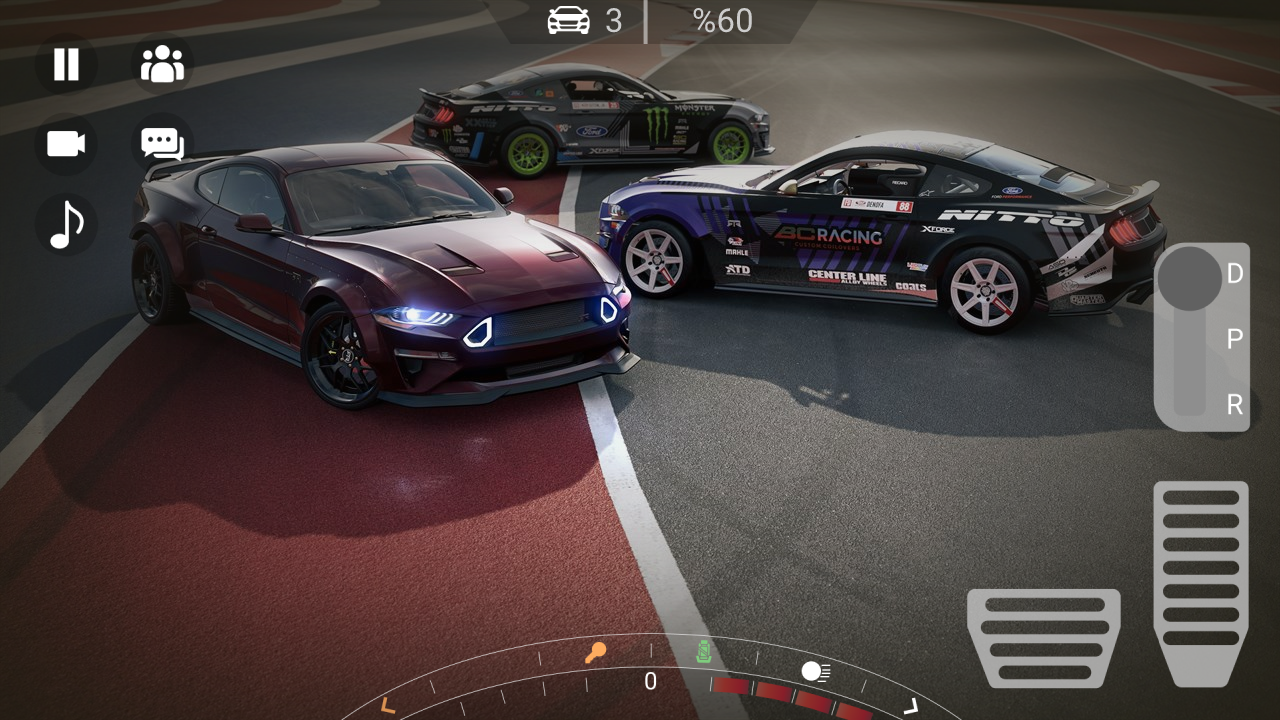Tap the gas accelerator pedal
The image size is (1280, 720).
pos(1200,580)
